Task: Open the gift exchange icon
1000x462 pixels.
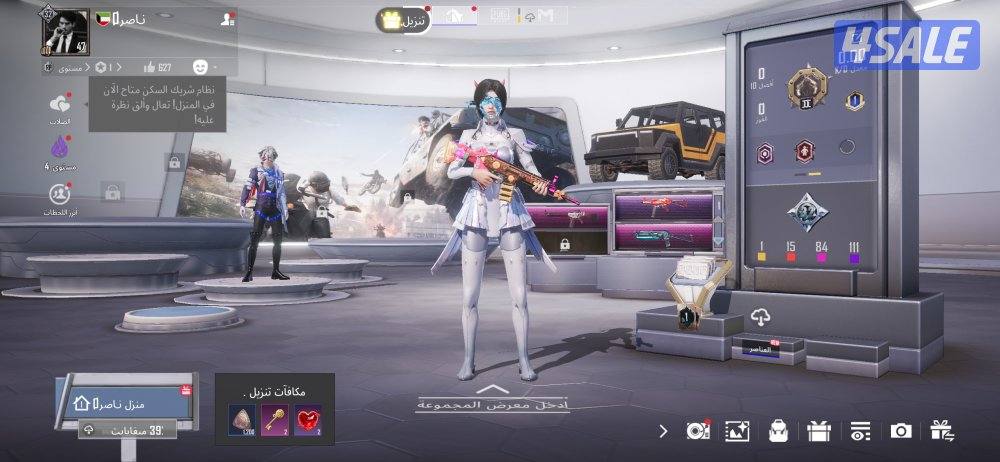Action: 941,431
